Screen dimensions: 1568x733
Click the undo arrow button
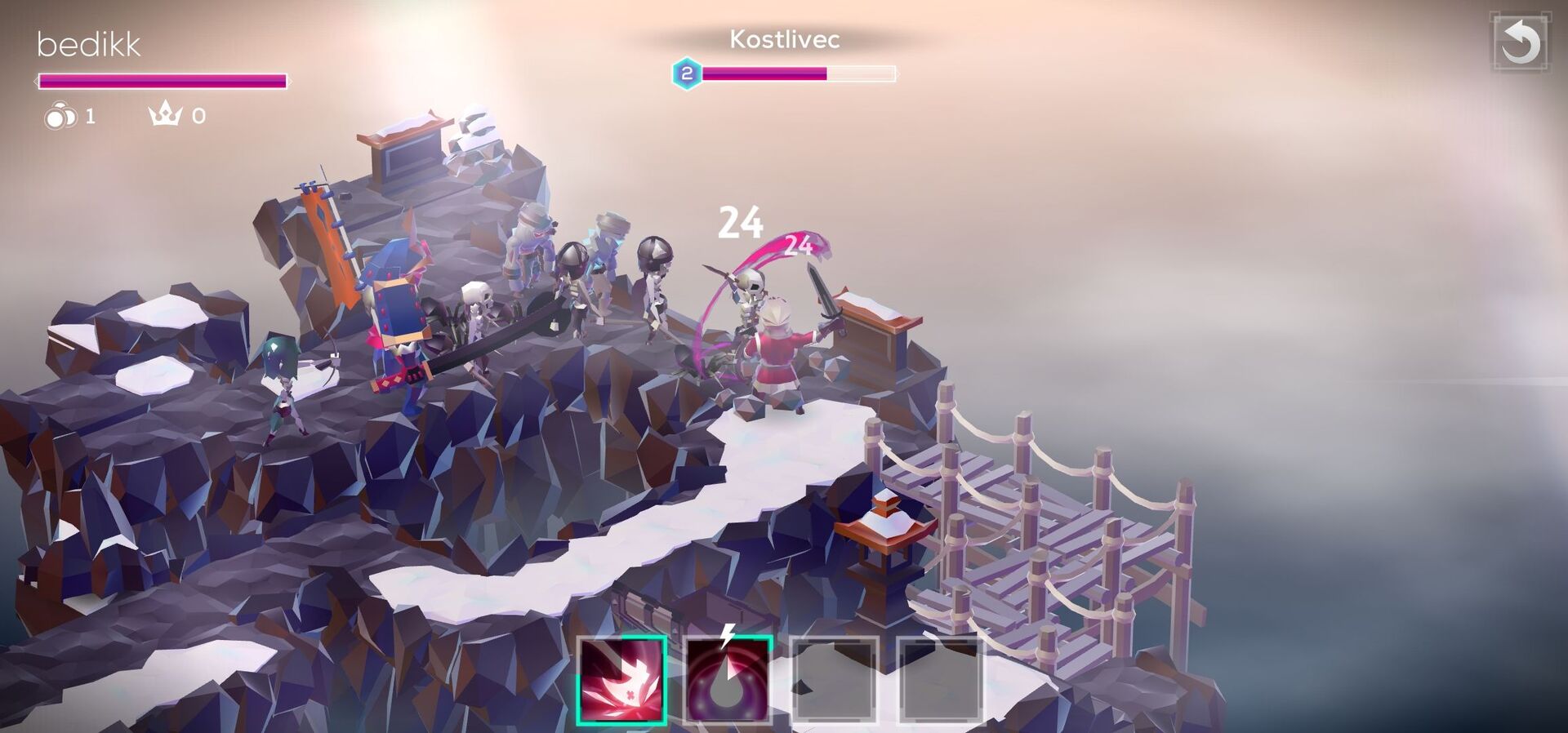(1520, 42)
